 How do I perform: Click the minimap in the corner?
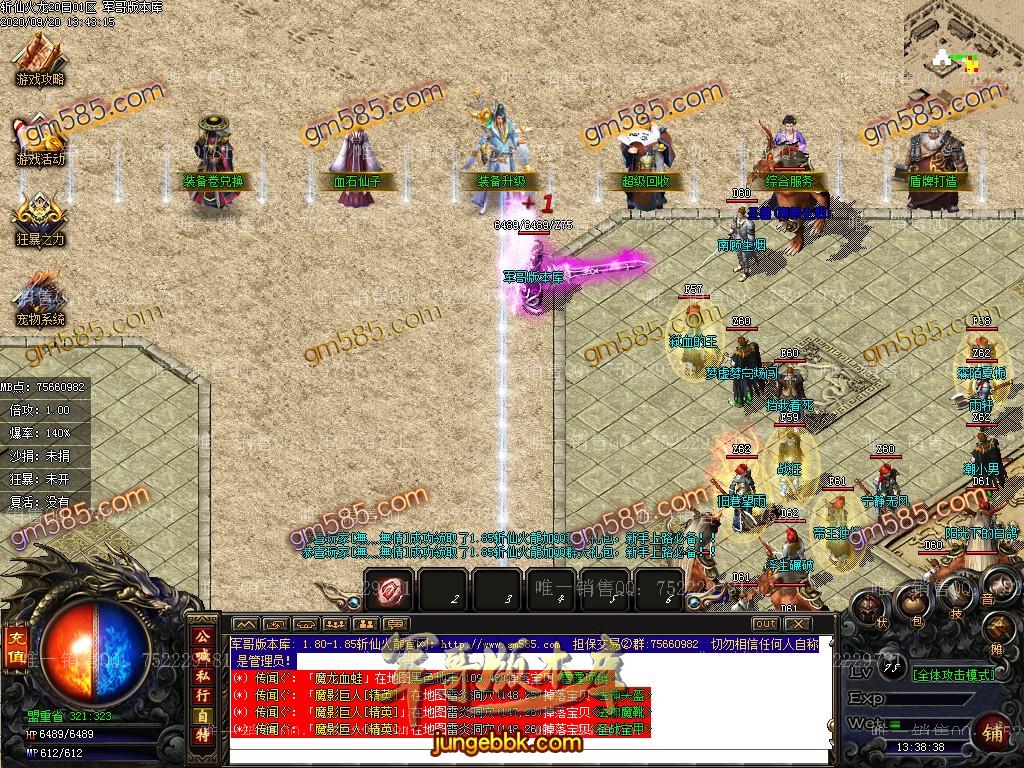click(963, 45)
